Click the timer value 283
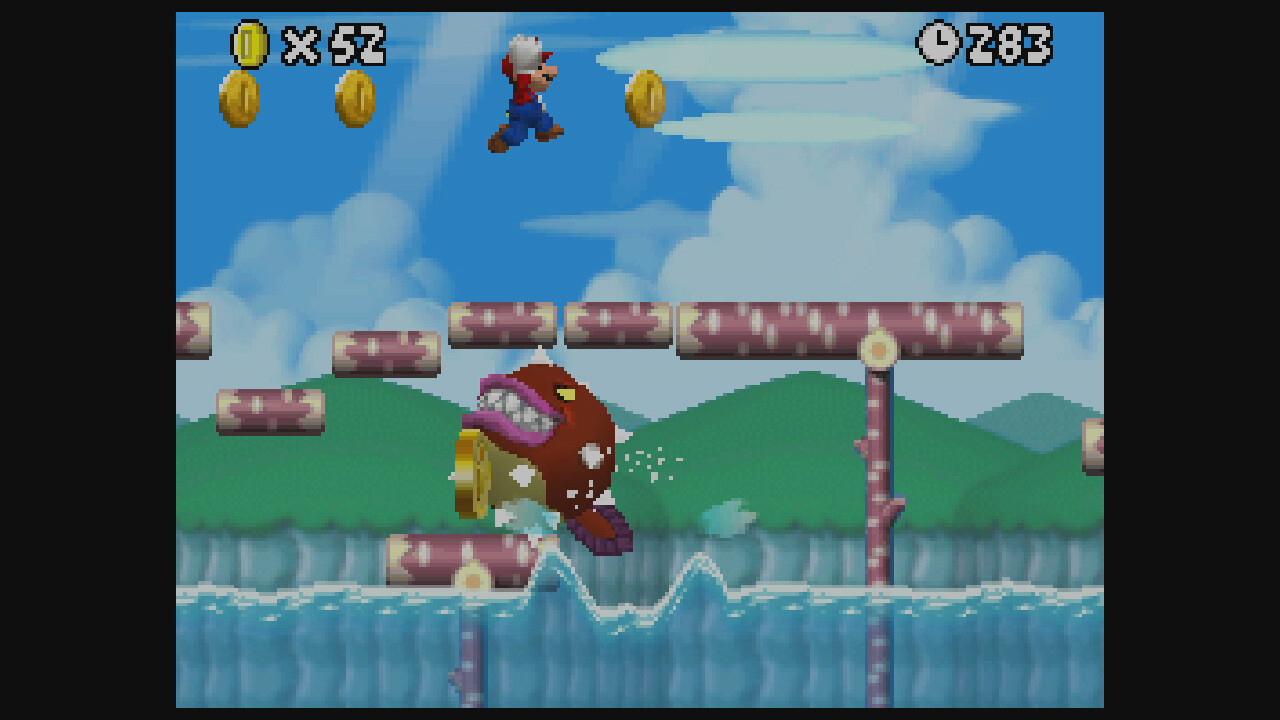 1010,44
